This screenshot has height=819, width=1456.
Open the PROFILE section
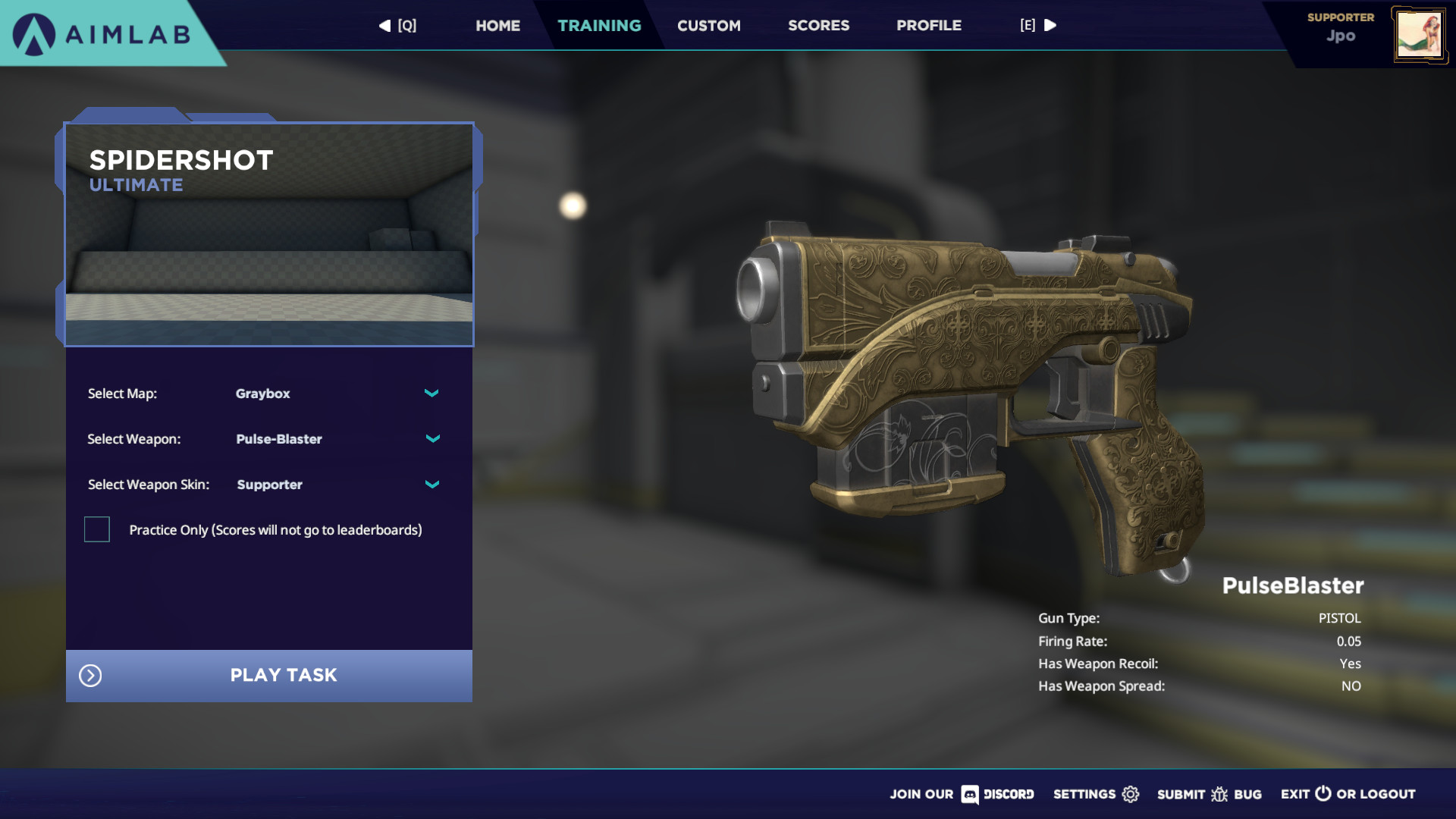click(x=928, y=25)
